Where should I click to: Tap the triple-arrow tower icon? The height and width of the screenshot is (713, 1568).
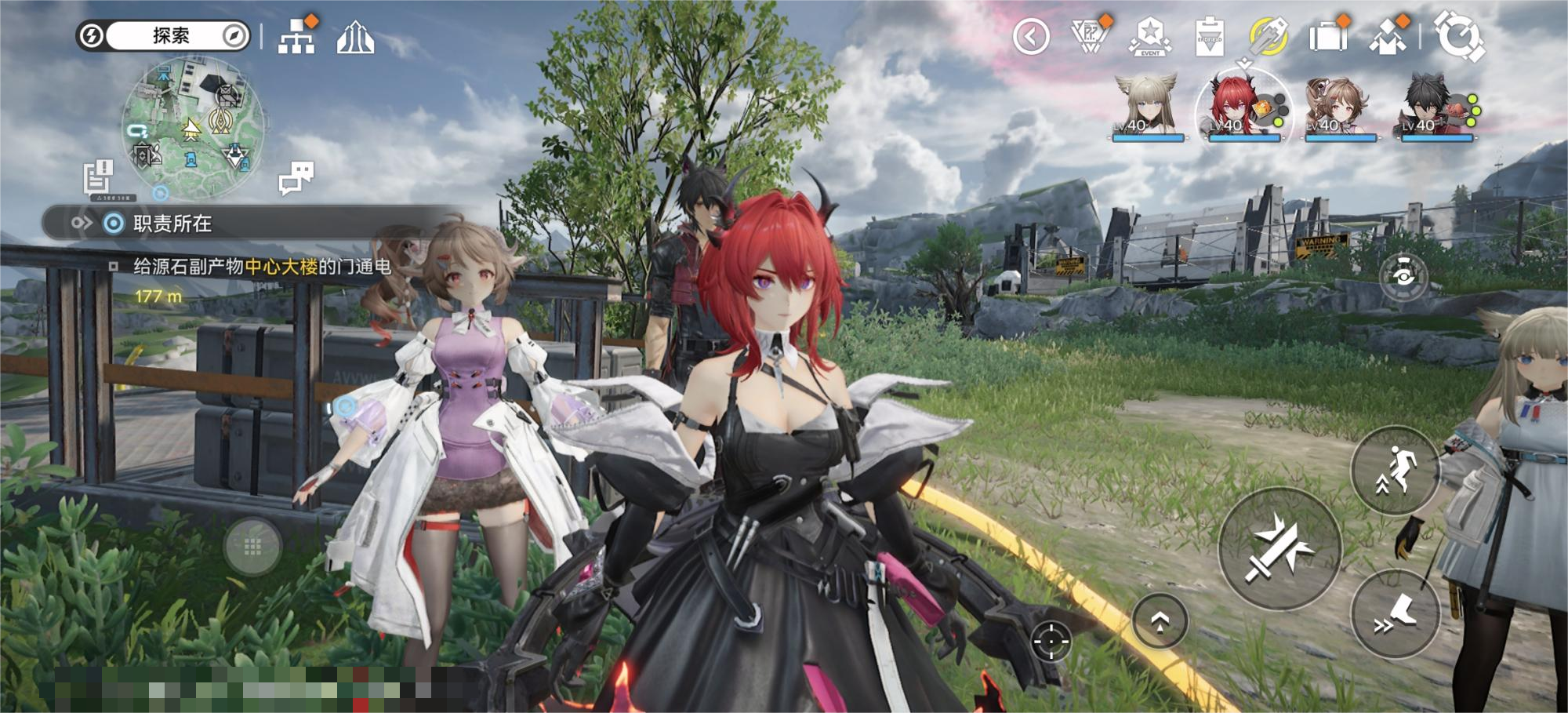click(355, 37)
